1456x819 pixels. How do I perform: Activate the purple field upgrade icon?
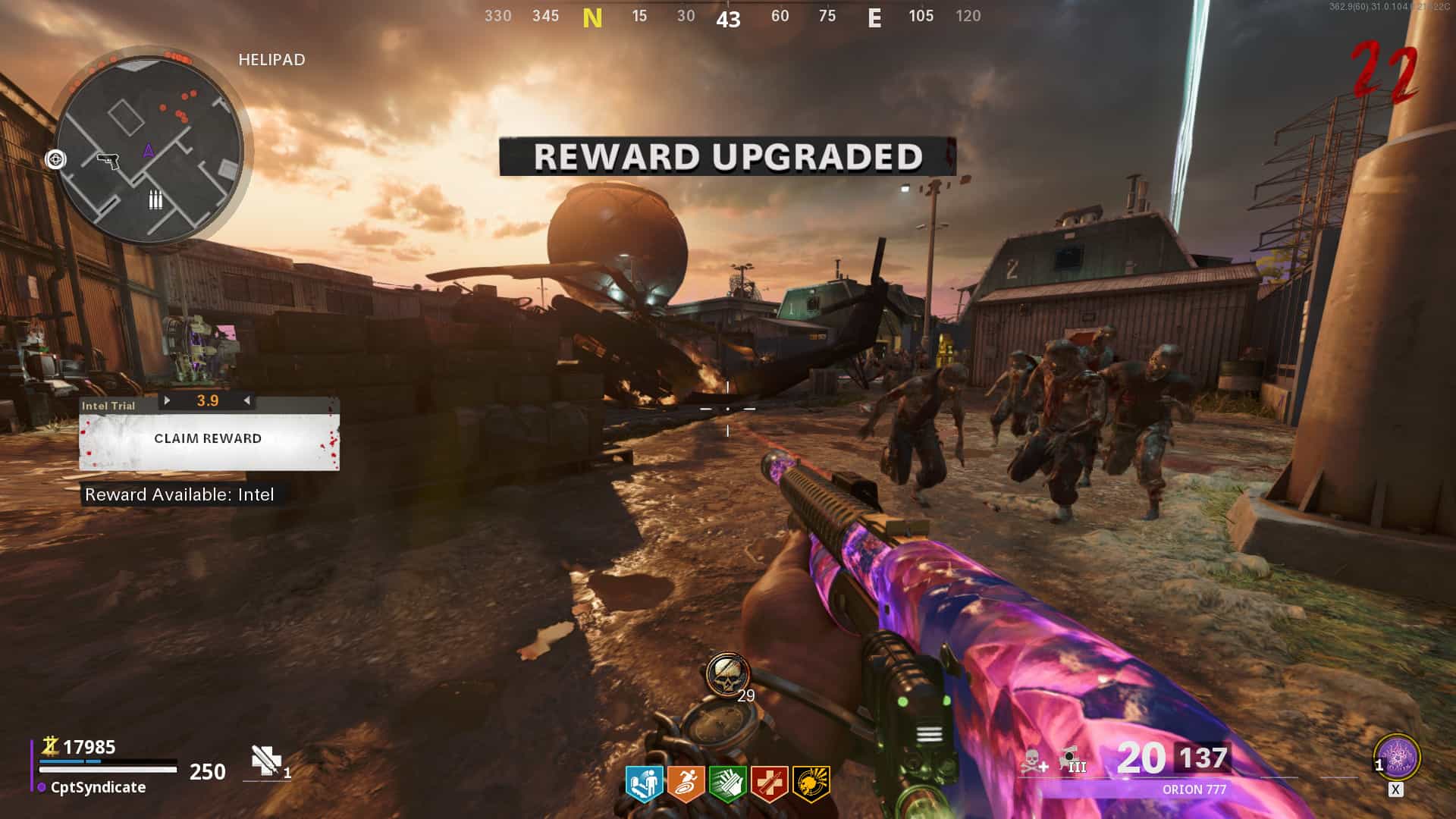tap(1397, 758)
